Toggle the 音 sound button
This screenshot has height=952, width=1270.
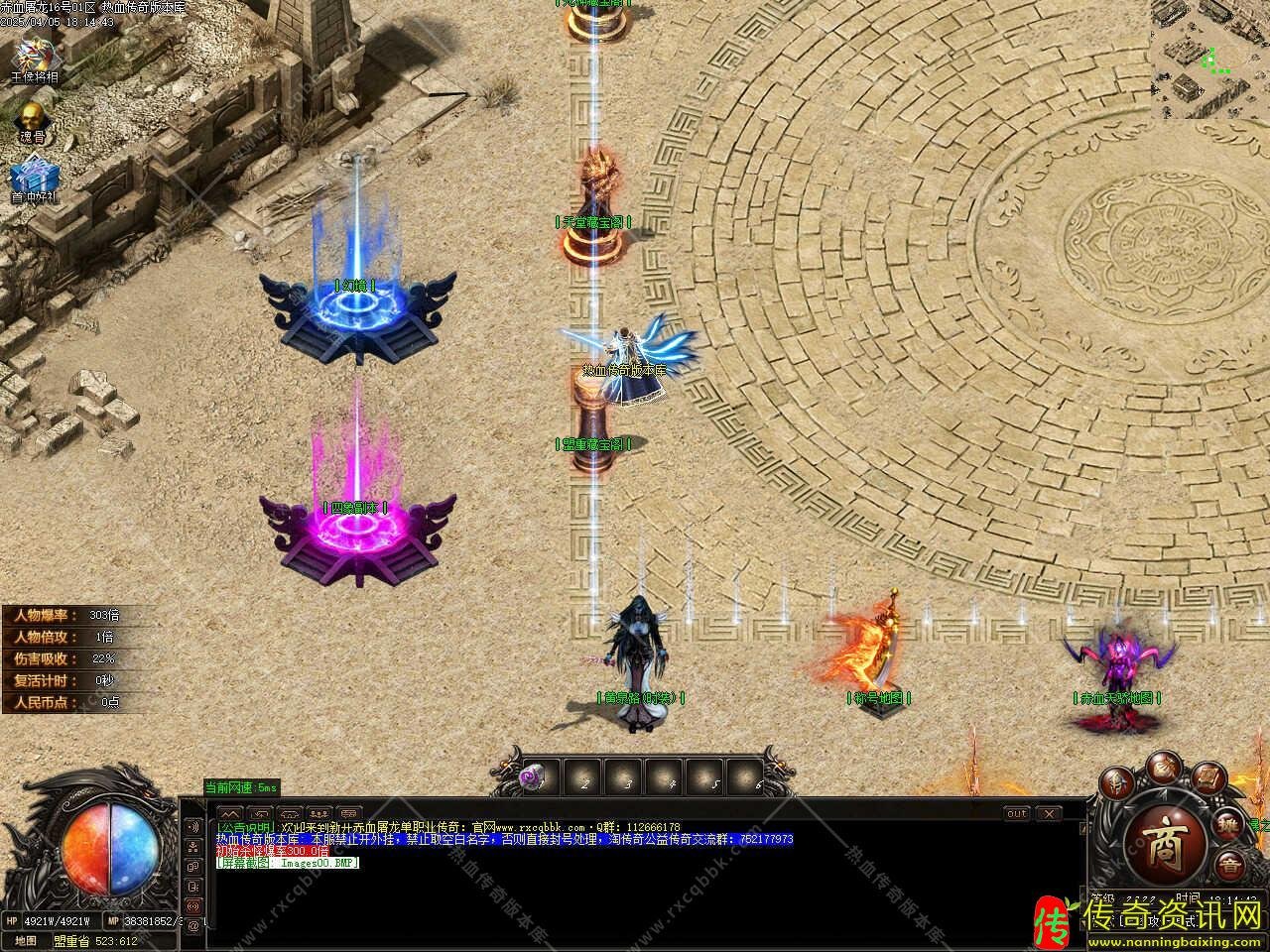pos(1228,863)
